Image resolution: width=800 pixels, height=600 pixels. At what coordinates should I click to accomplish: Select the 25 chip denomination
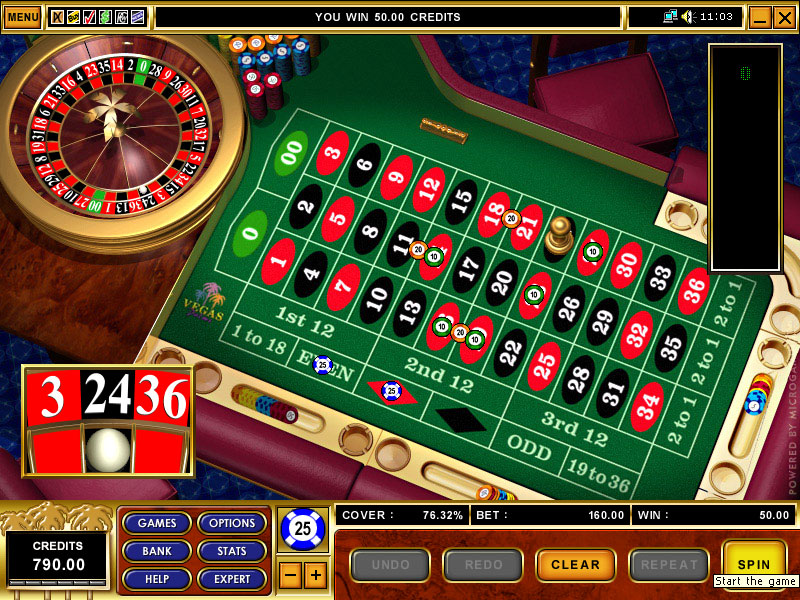302,529
